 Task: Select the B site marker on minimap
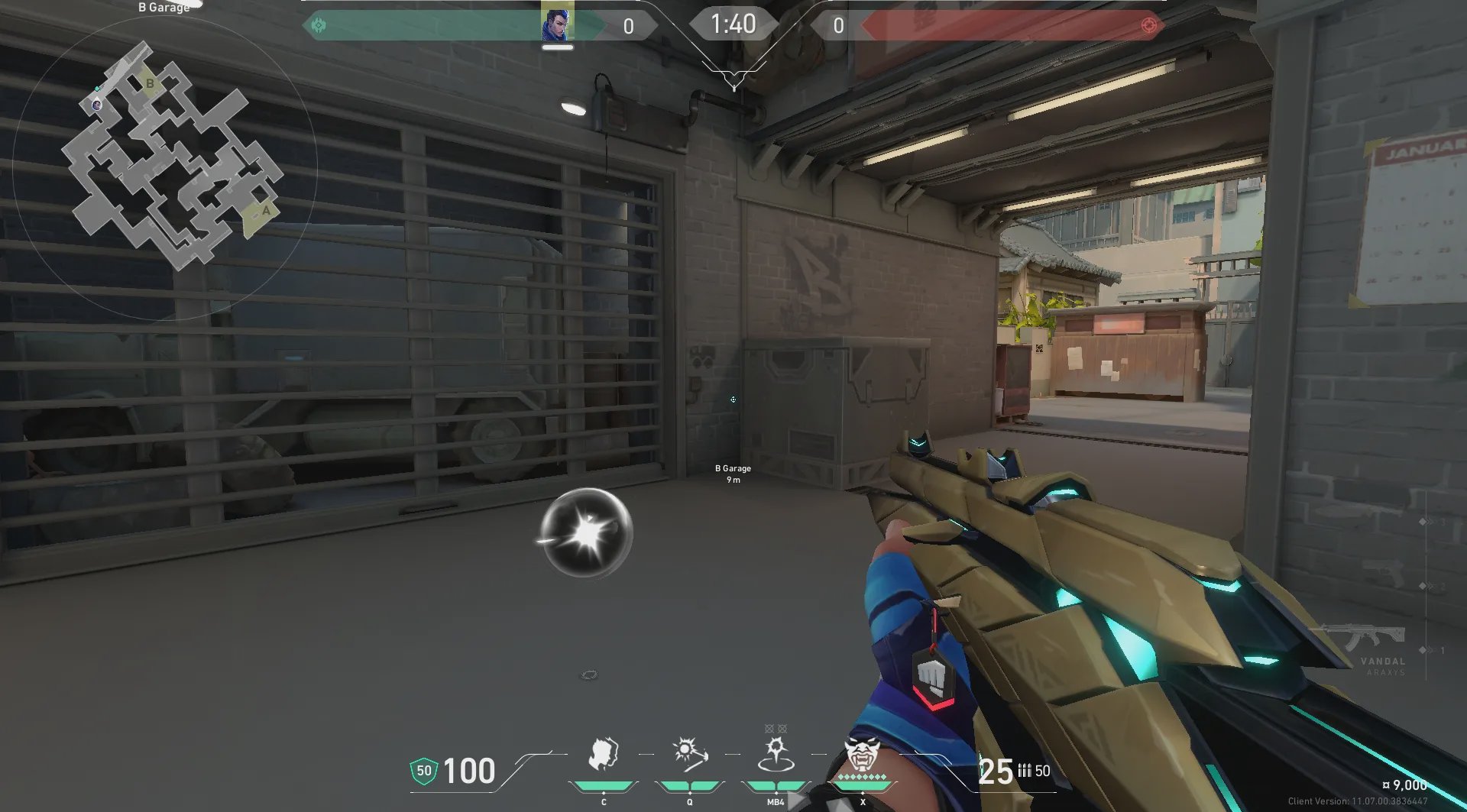[150, 83]
